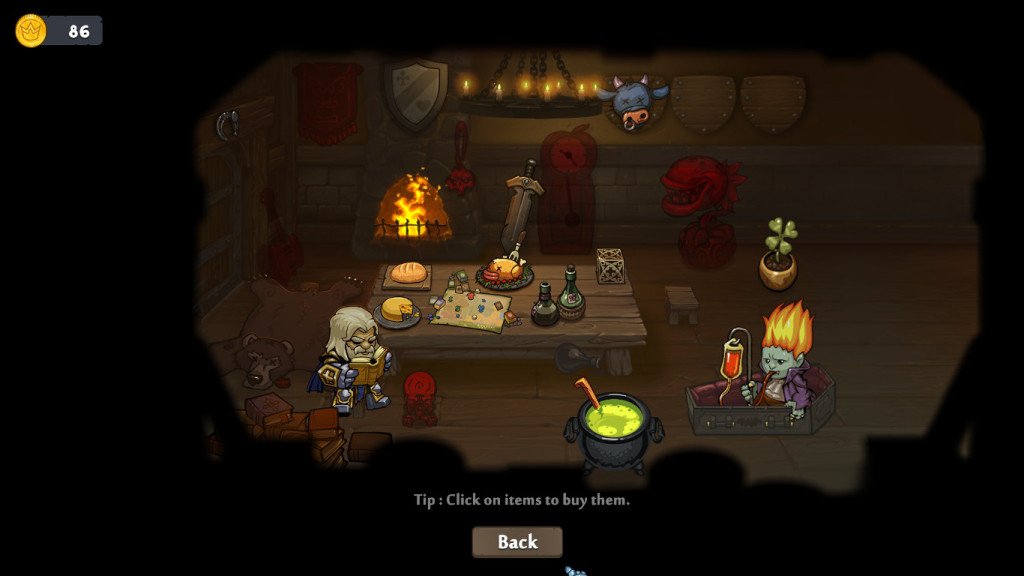1024x576 pixels.
Task: Select the bull head trophy
Action: [x=632, y=101]
